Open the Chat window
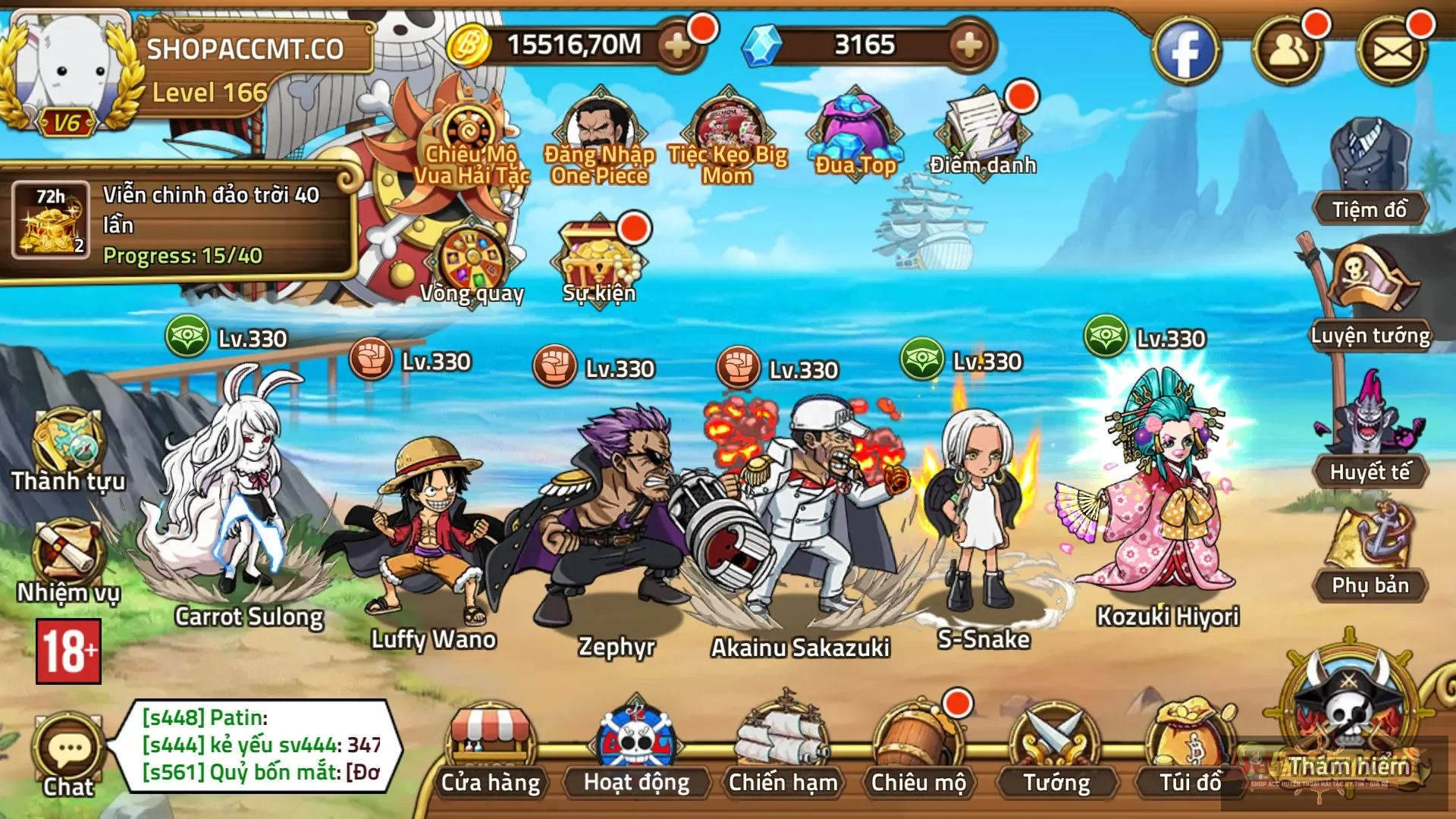1456x819 pixels. point(68,747)
